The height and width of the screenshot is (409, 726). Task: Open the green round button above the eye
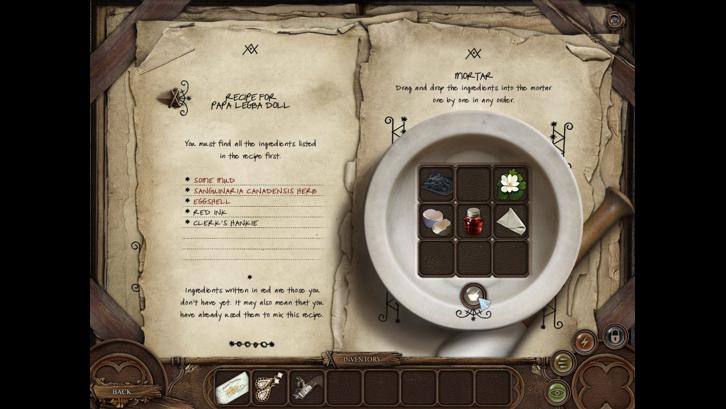[561, 362]
